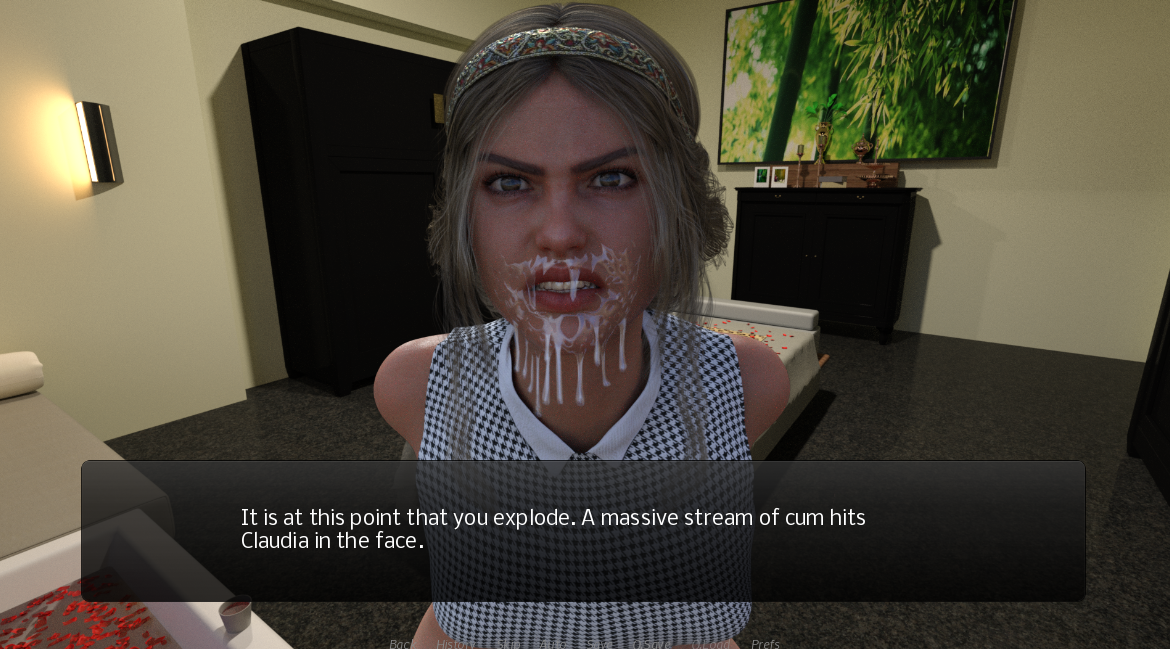Click Q.Save to quick save
Viewport: 1170px width, 649px height.
pyautogui.click(x=651, y=643)
